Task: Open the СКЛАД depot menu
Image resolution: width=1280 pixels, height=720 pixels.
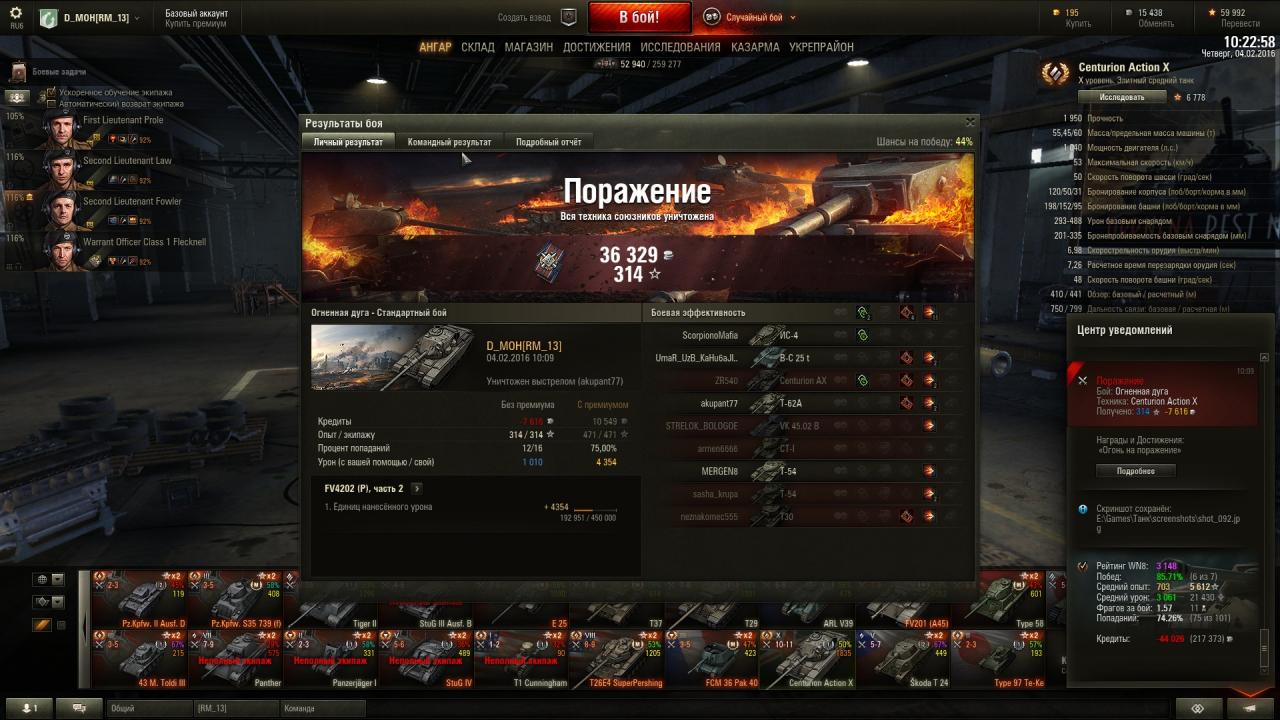Action: tap(478, 47)
